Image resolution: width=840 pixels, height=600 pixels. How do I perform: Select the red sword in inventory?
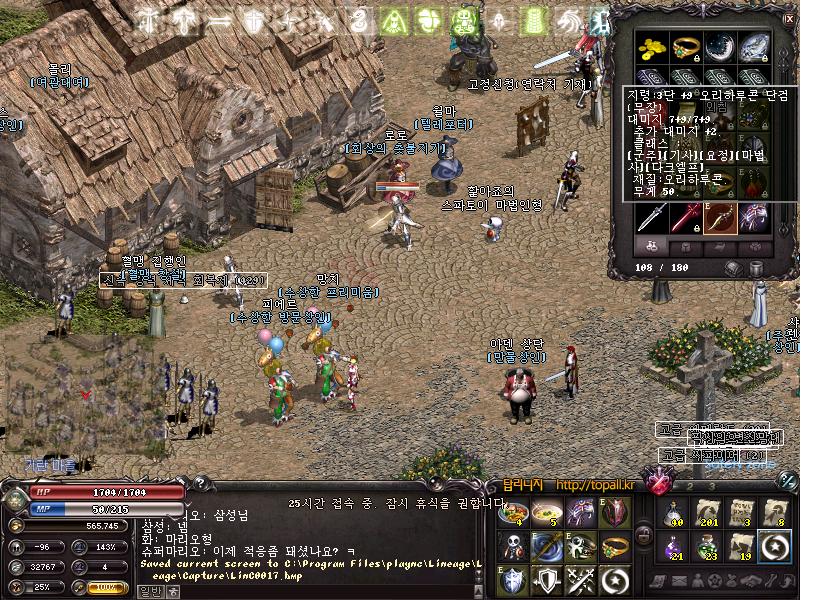(x=686, y=216)
